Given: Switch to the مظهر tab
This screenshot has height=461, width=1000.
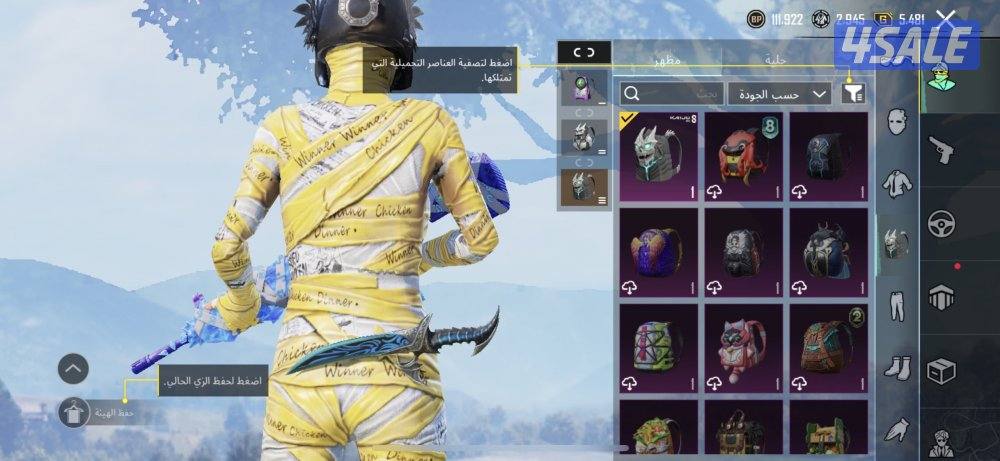Looking at the screenshot, I should coord(668,59).
